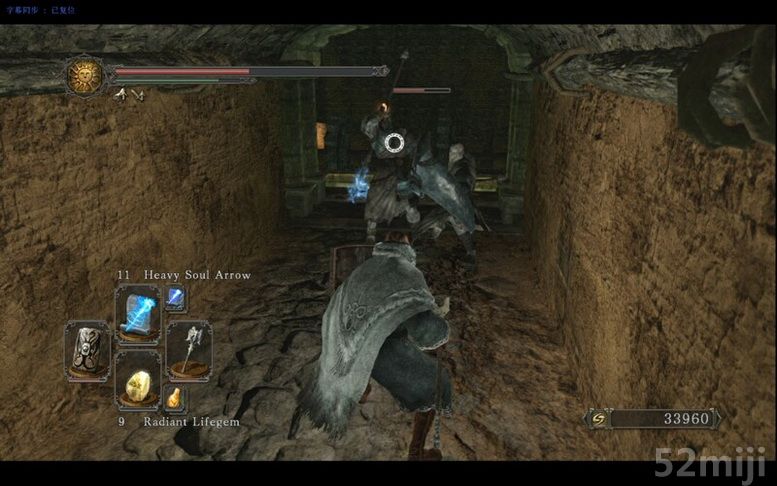
Task: Choose the halberd right-hand weapon slot
Action: point(188,348)
